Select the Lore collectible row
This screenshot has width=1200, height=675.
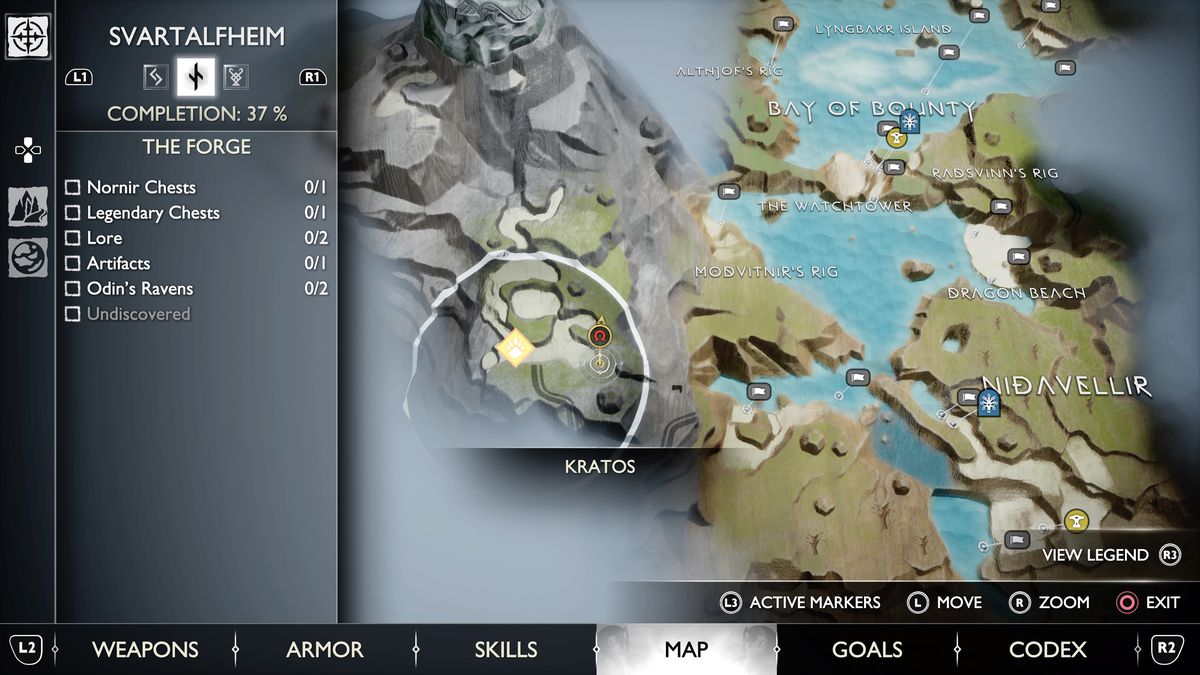tap(72, 238)
